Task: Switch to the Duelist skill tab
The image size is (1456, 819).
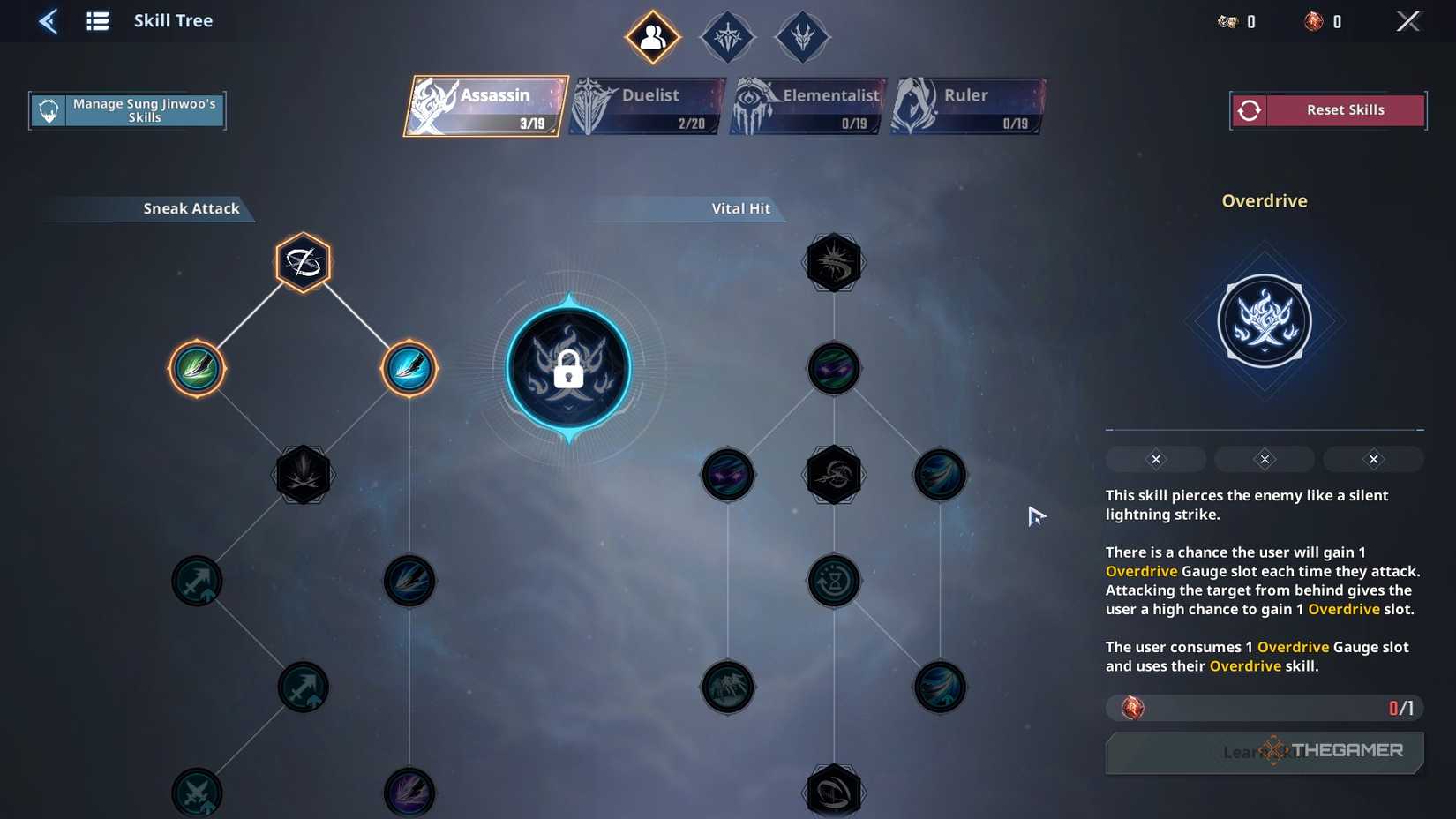Action: point(646,105)
